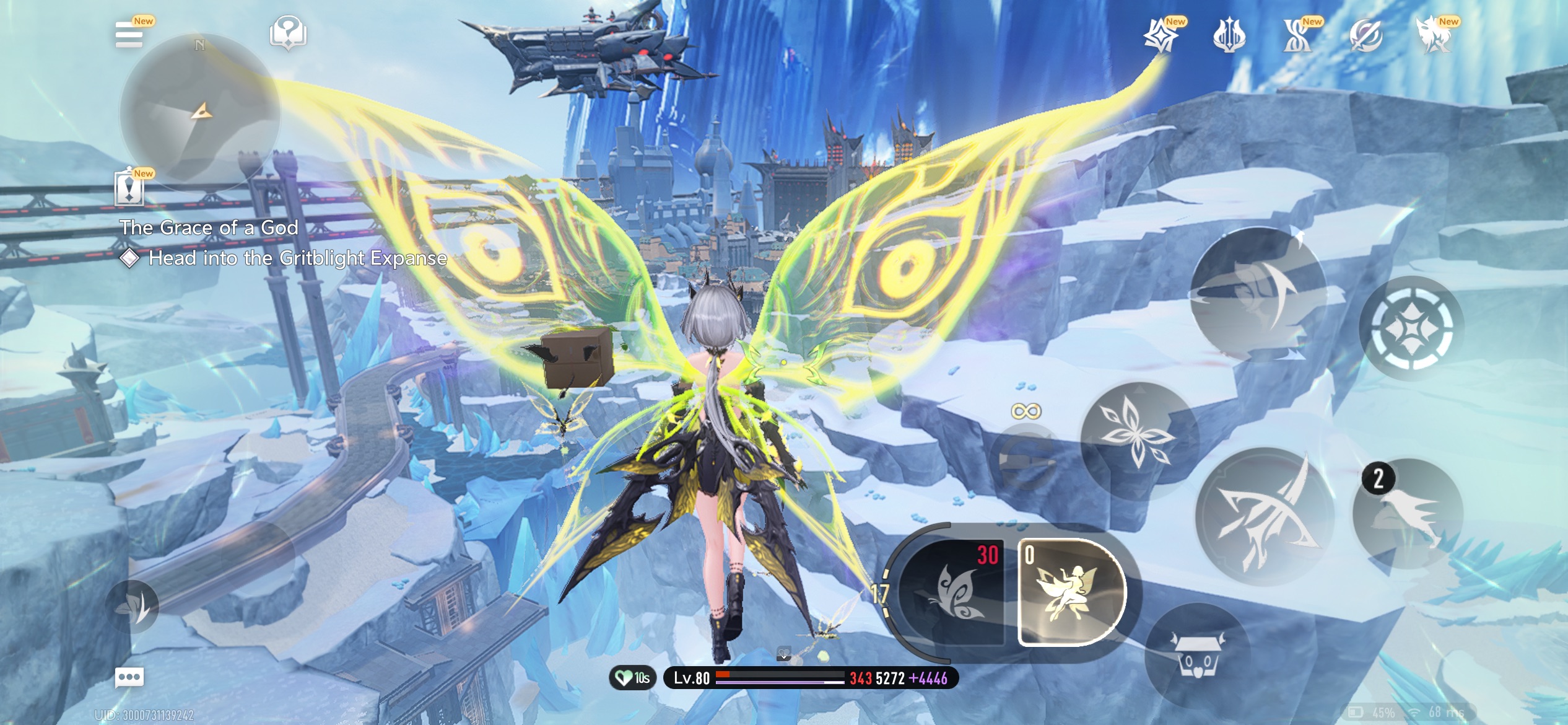Open the trident crest top bar icon
The image size is (1568, 725).
point(1229,35)
